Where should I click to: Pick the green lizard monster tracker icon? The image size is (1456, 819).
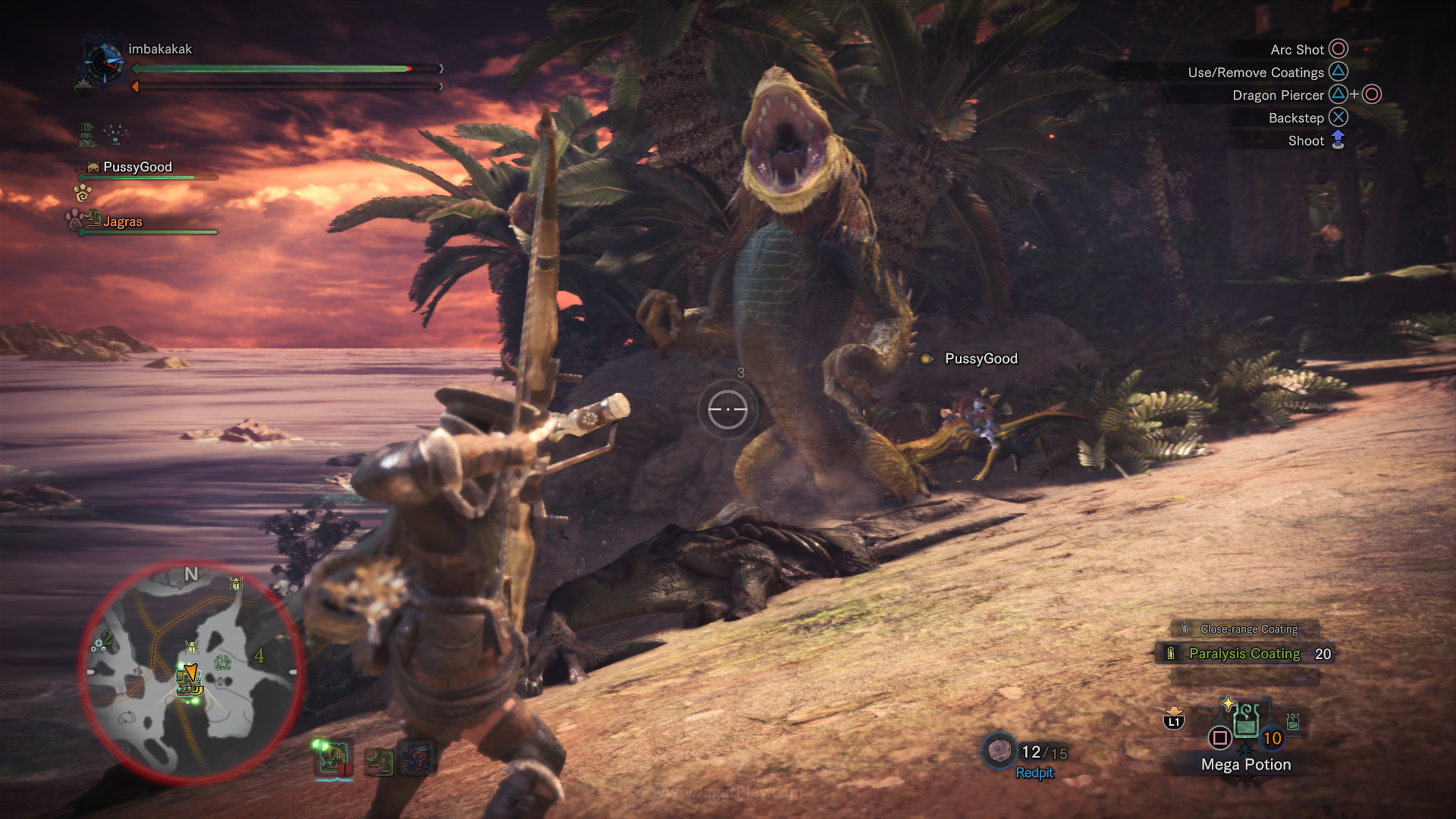click(x=378, y=761)
